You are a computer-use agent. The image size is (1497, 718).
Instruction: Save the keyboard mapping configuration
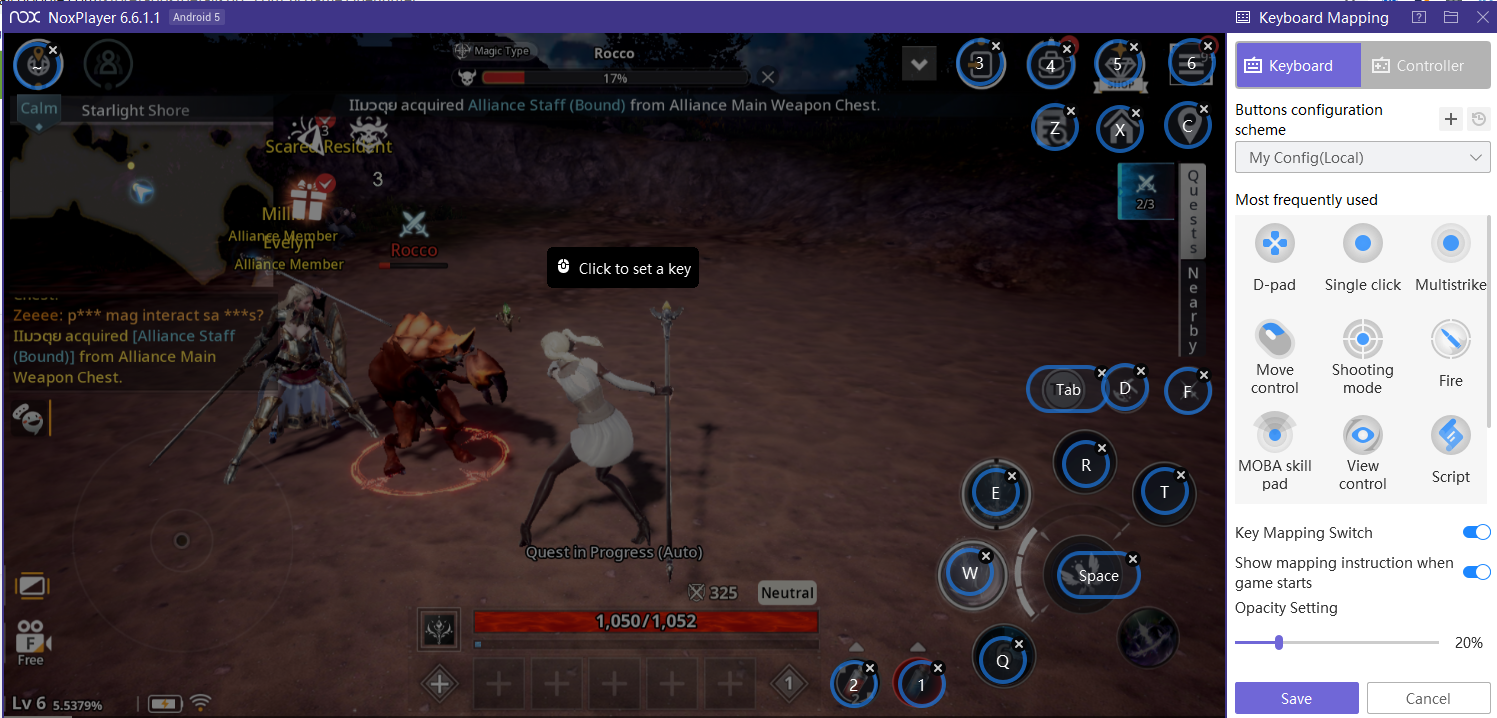(x=1296, y=698)
